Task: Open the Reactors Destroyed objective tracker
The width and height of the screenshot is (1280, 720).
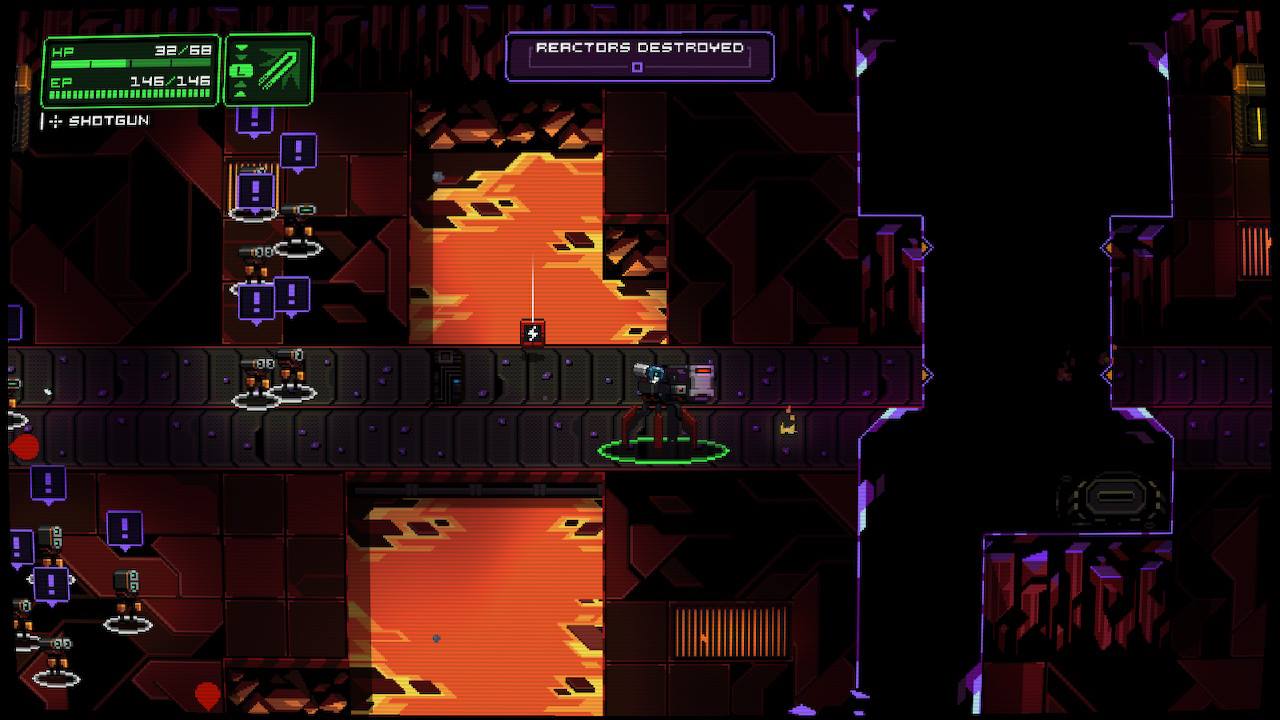Action: point(640,56)
